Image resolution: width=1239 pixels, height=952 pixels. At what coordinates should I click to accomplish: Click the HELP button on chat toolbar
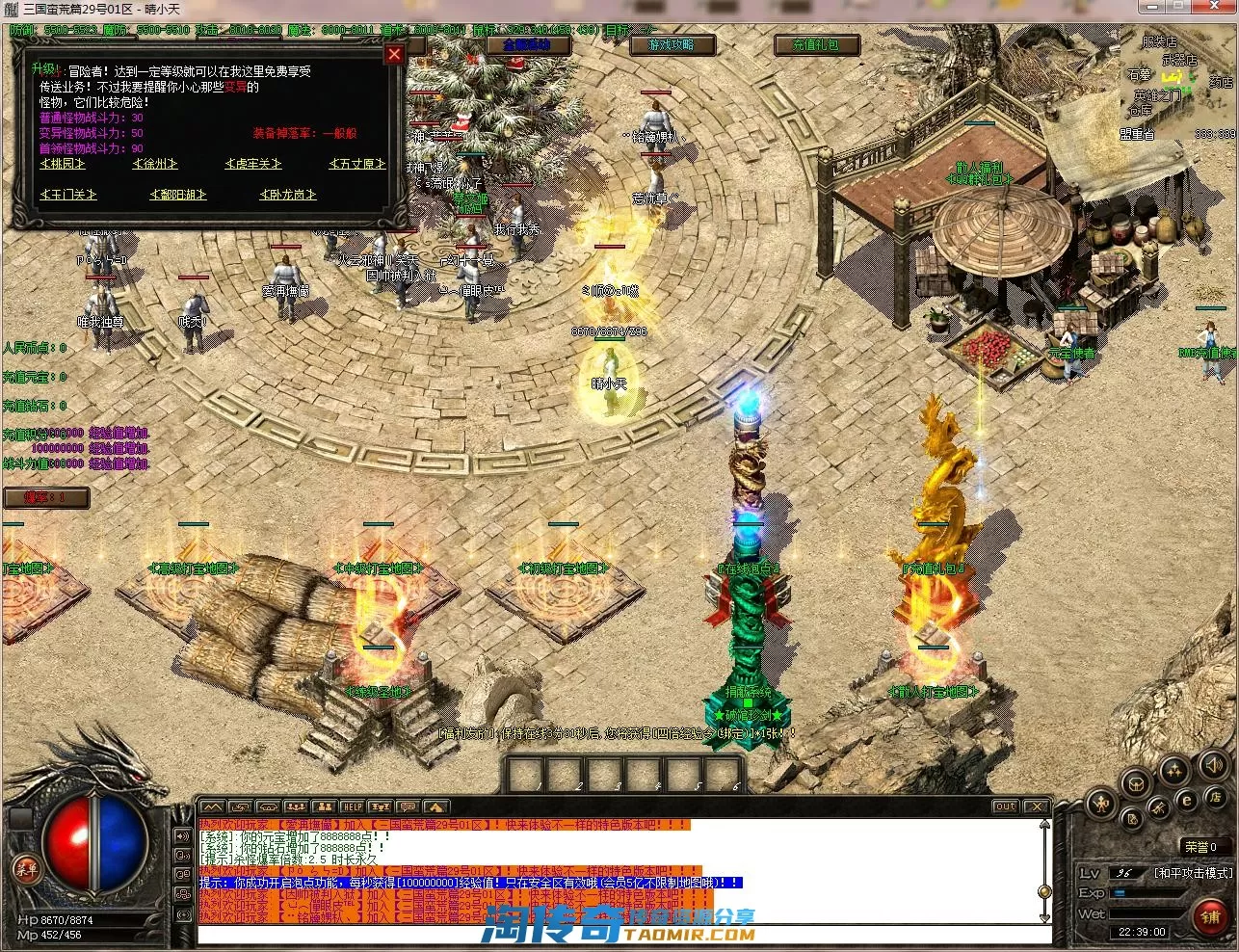[353, 807]
